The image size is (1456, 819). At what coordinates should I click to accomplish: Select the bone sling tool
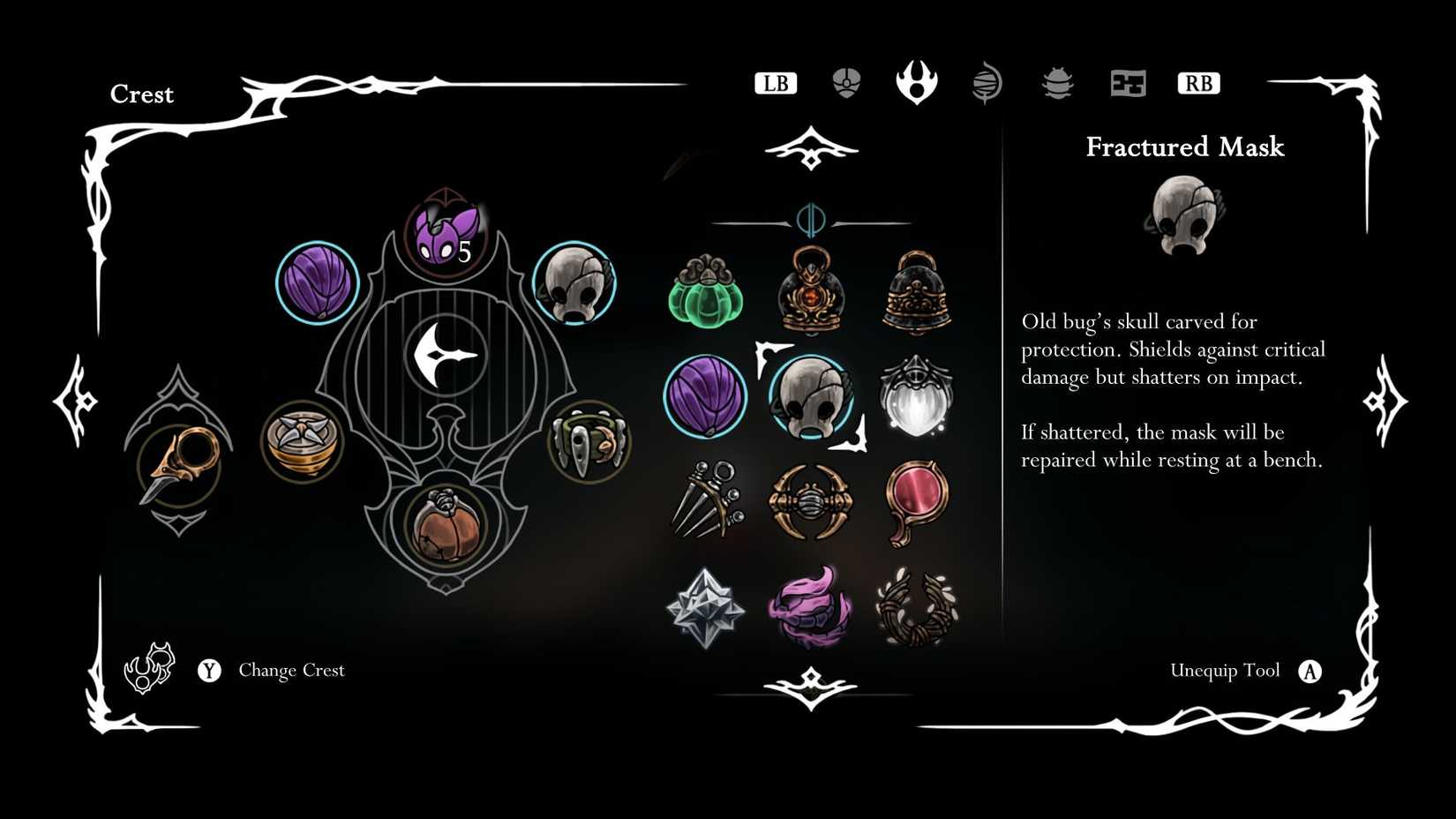pos(812,501)
